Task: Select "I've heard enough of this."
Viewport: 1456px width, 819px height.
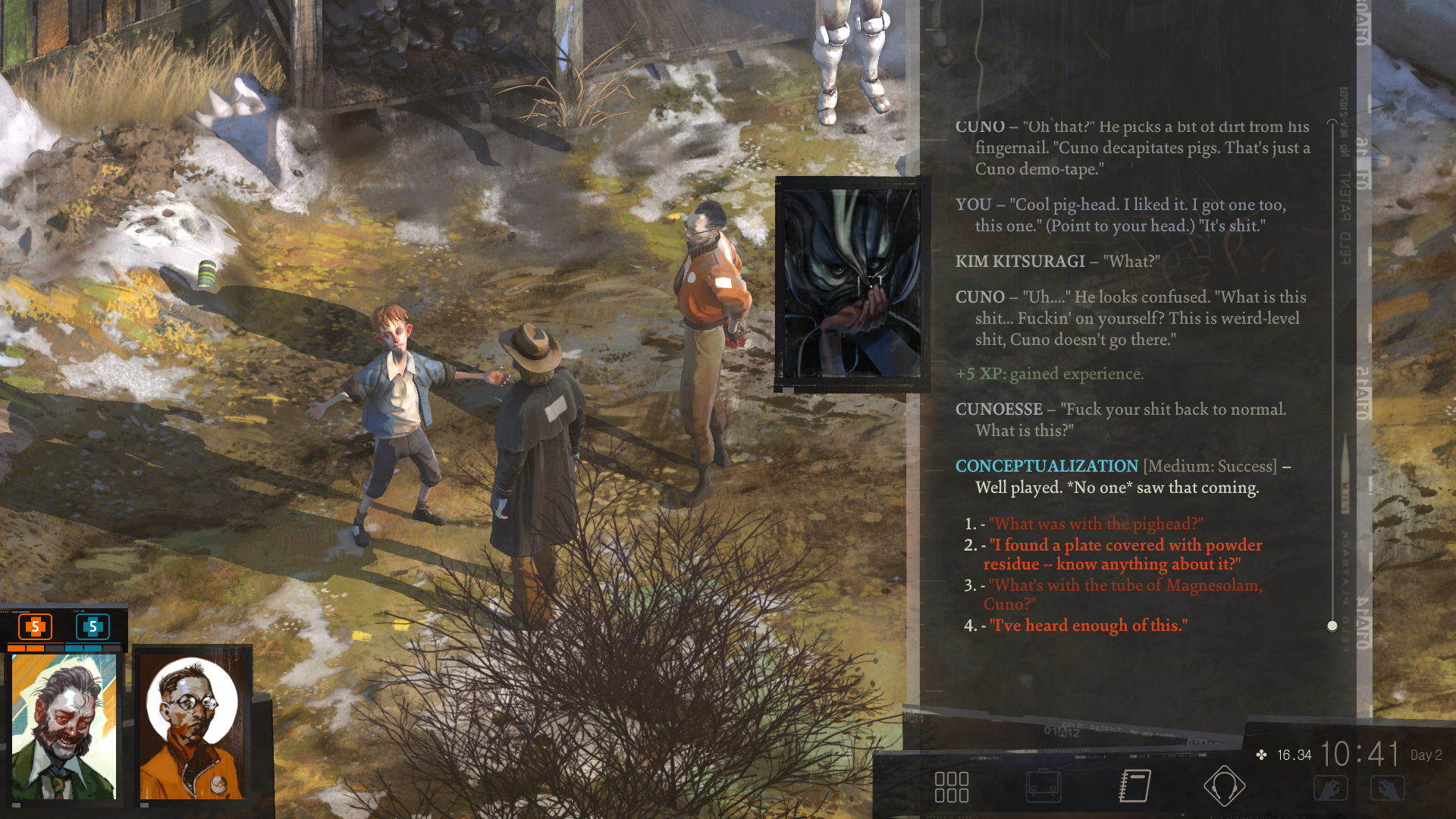Action: pyautogui.click(x=1088, y=626)
